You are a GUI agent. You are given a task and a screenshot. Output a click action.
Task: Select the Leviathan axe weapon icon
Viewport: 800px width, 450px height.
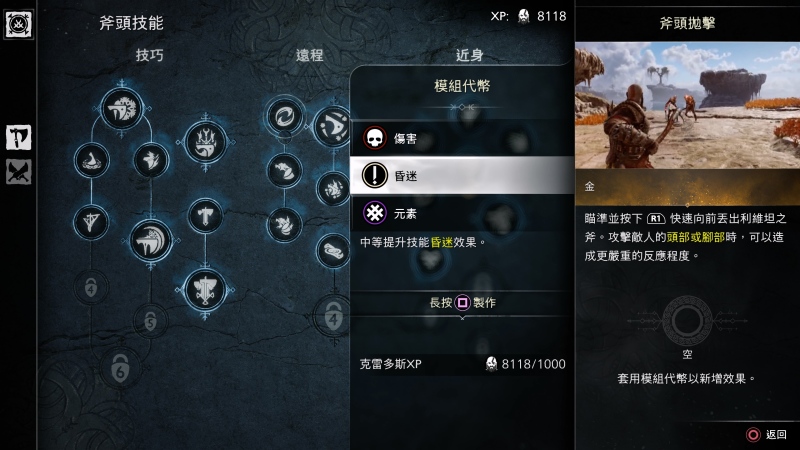click(18, 137)
